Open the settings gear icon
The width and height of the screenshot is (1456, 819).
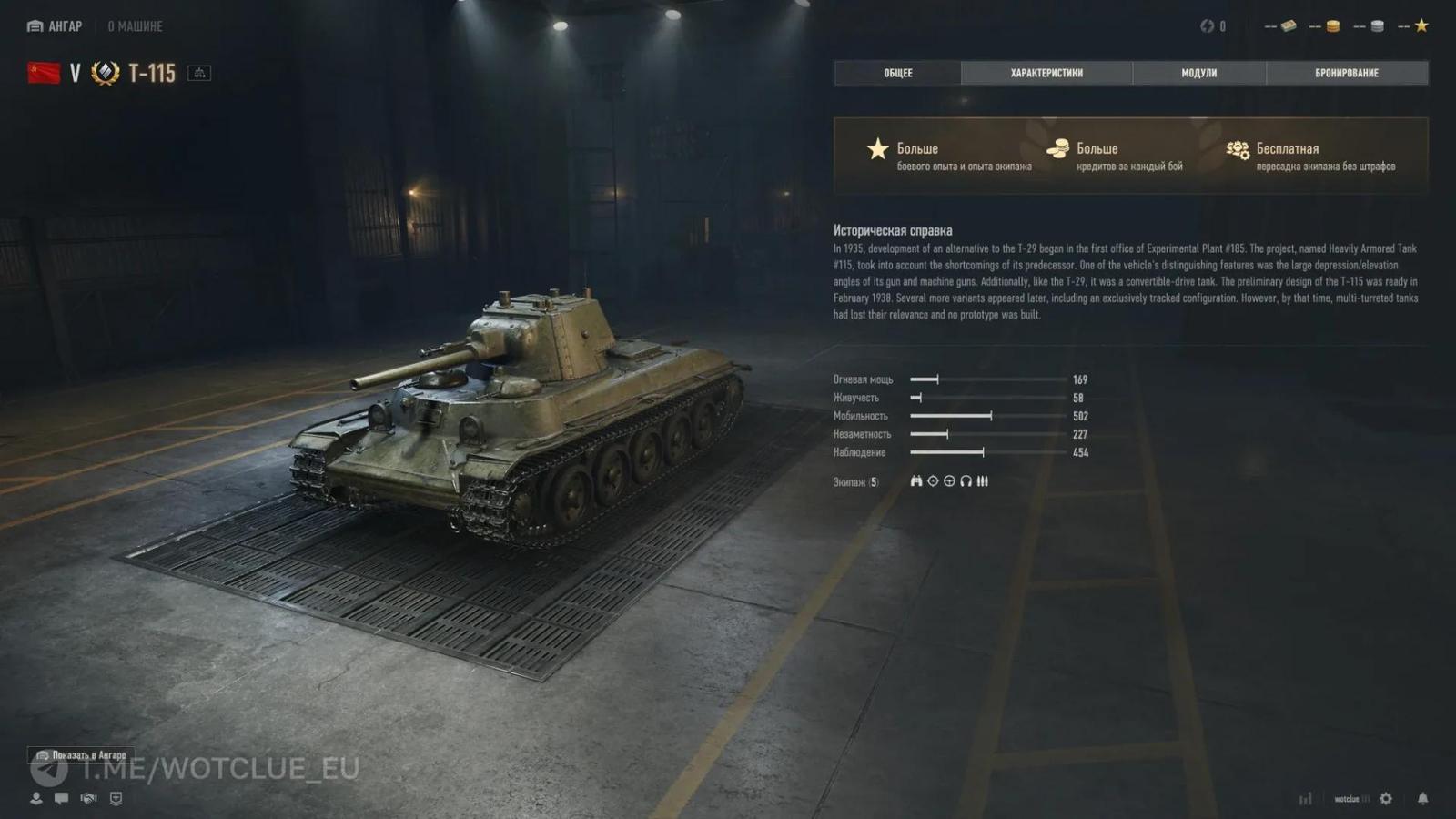coord(1386,799)
